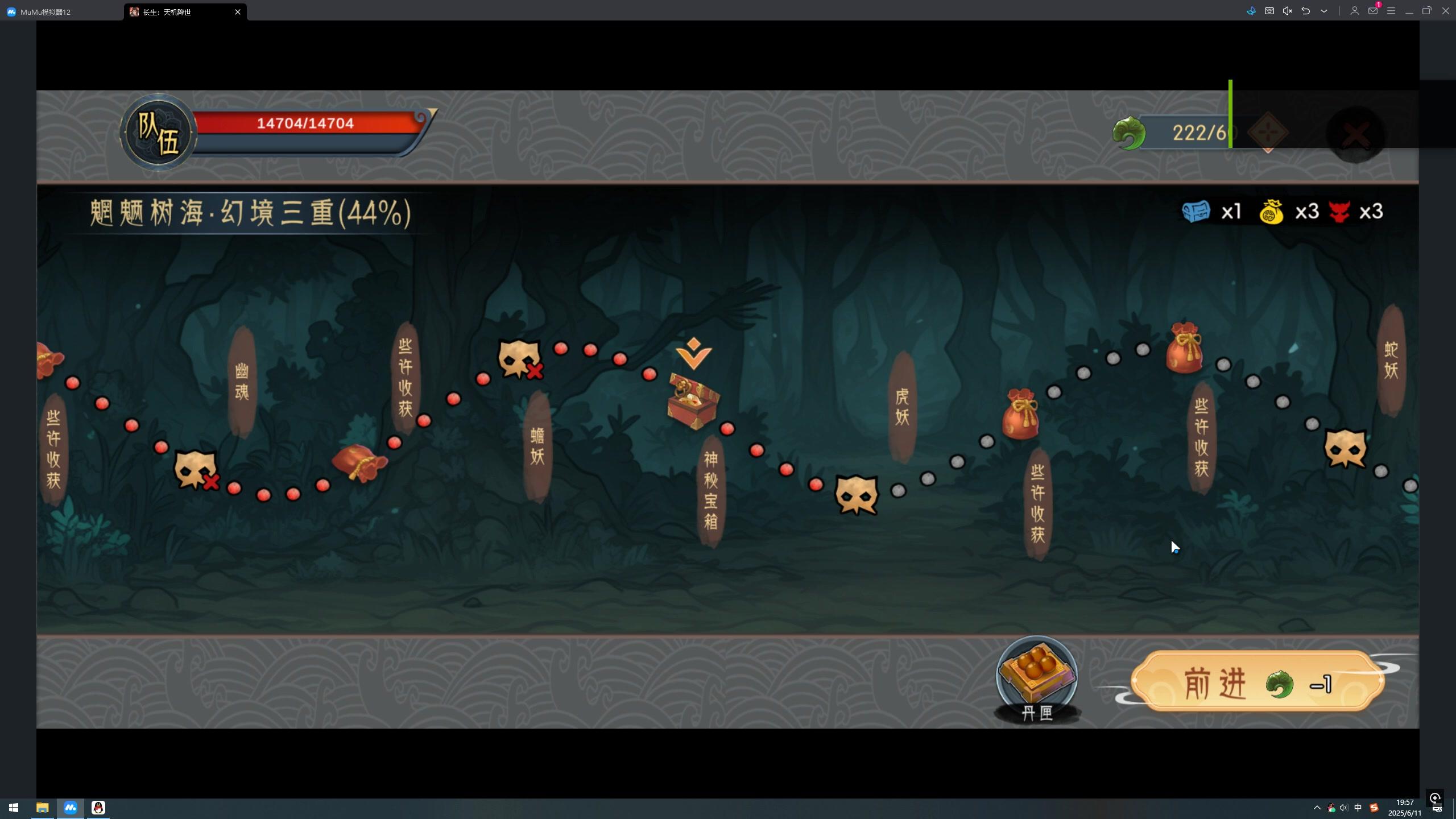Select the 神秘宝箱 treasure chest node
This screenshot has height=819, width=1456.
tap(693, 401)
